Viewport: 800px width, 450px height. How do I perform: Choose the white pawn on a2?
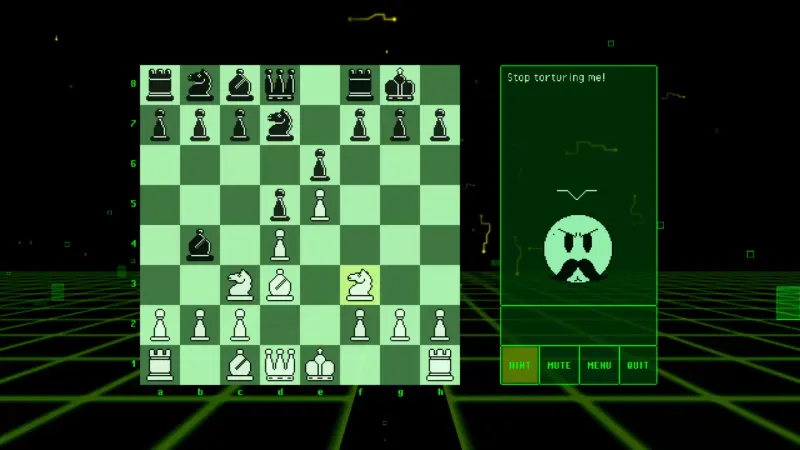(x=160, y=325)
